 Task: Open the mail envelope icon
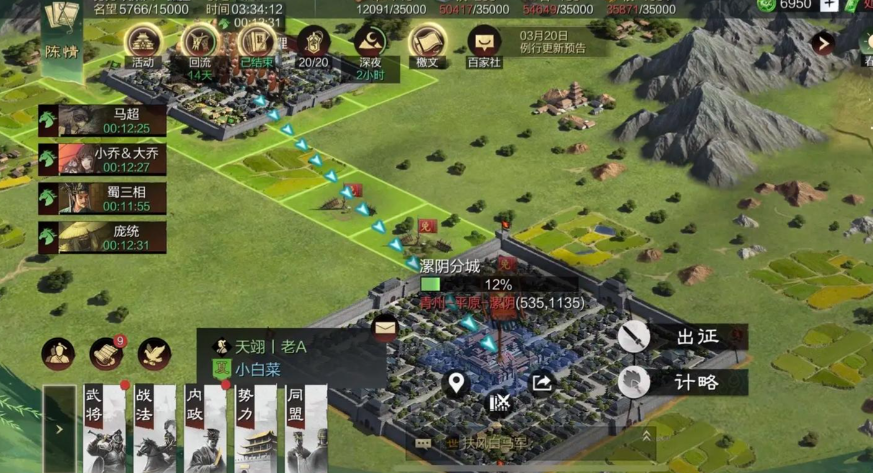(x=384, y=326)
